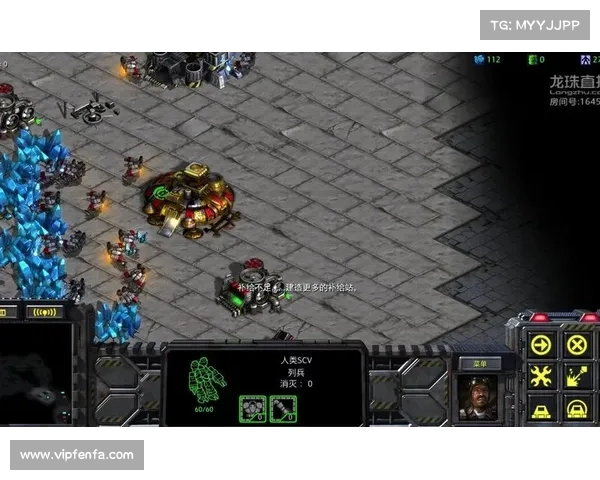Open the 菜单 game menu
This screenshot has height=480, width=600.
(479, 364)
